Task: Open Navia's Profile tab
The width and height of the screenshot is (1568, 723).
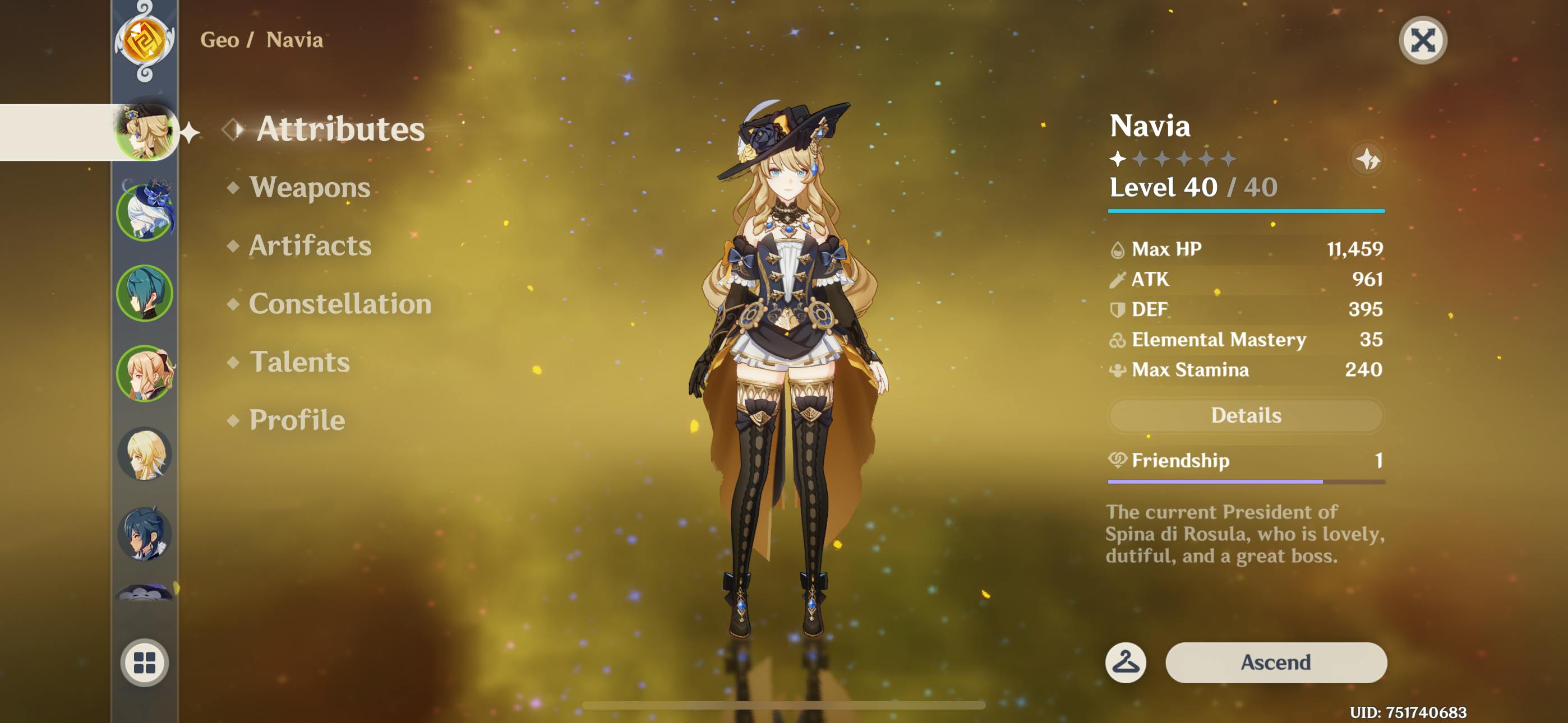Action: 297,420
